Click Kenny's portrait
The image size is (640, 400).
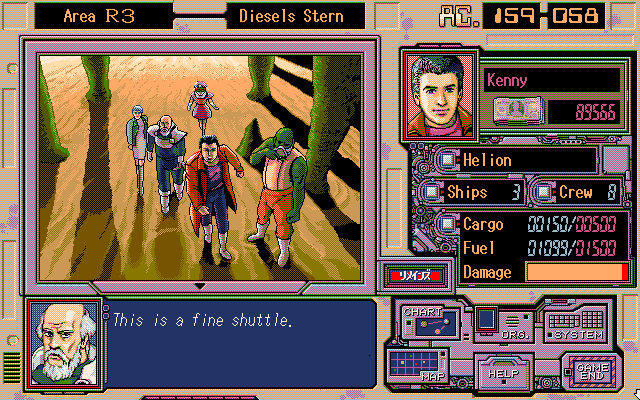pos(440,94)
